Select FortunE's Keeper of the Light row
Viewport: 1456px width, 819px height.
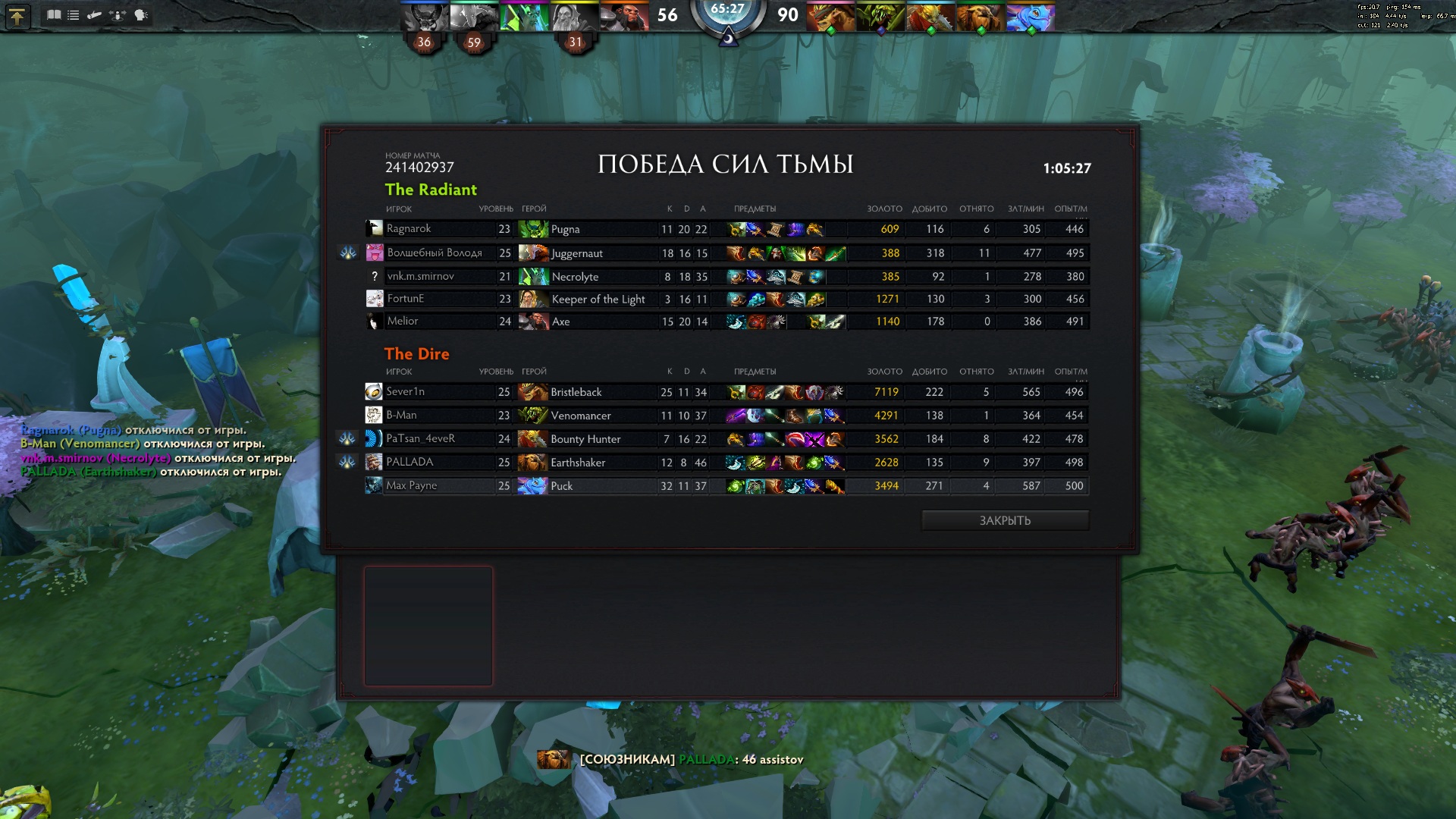[x=726, y=299]
